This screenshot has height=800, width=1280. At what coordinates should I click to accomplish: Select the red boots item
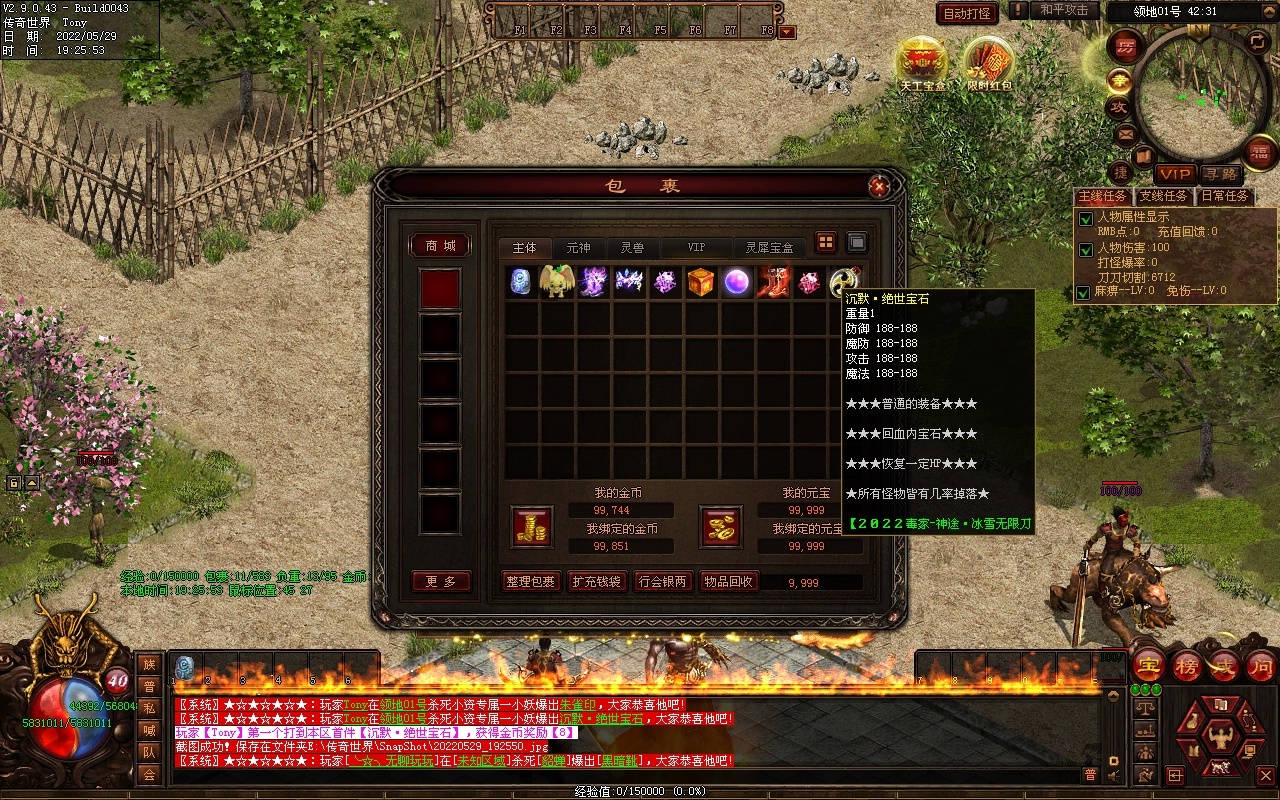(773, 282)
